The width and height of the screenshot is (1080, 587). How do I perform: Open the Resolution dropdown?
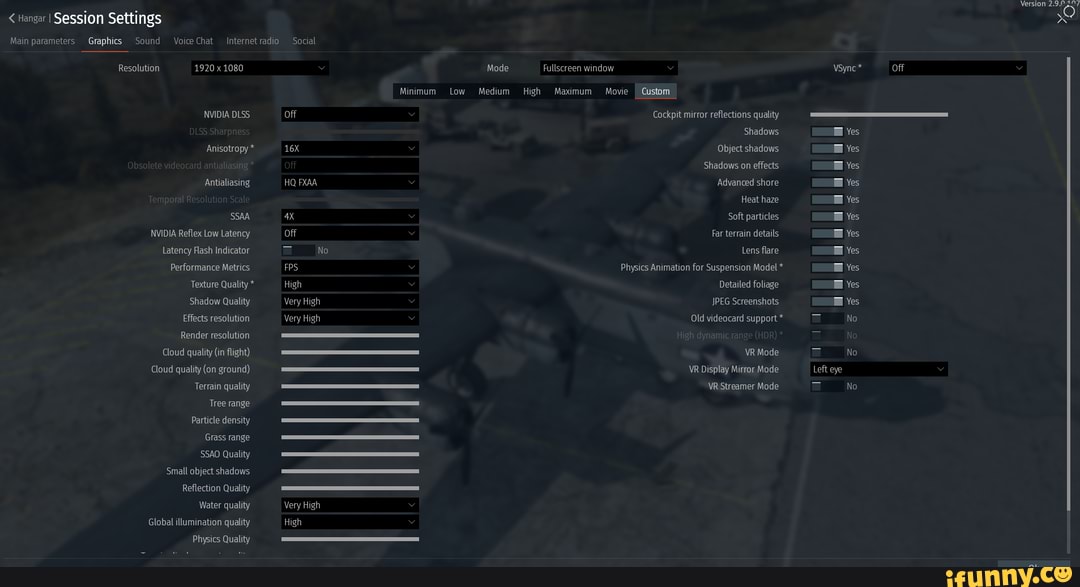260,68
